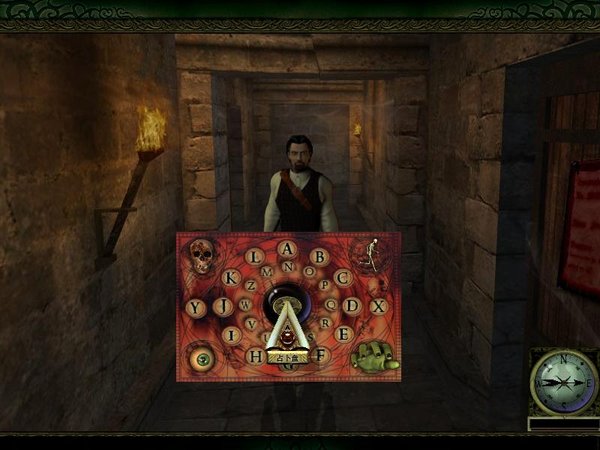Click letter H on the spirit board
This screenshot has height=450, width=600.
pos(255,355)
